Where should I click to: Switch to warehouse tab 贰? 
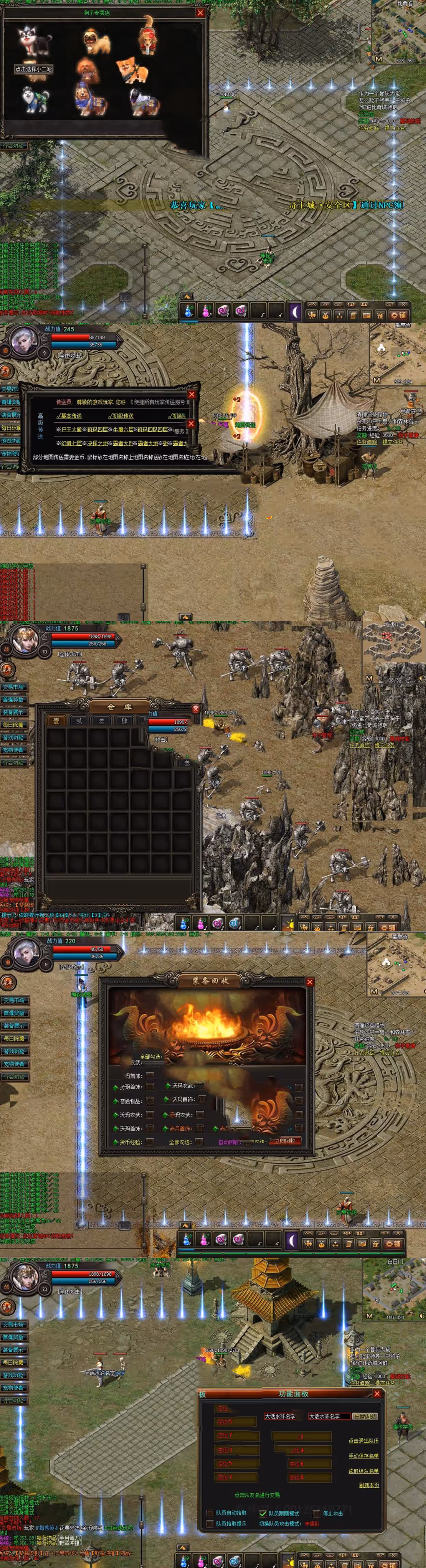coord(78,721)
